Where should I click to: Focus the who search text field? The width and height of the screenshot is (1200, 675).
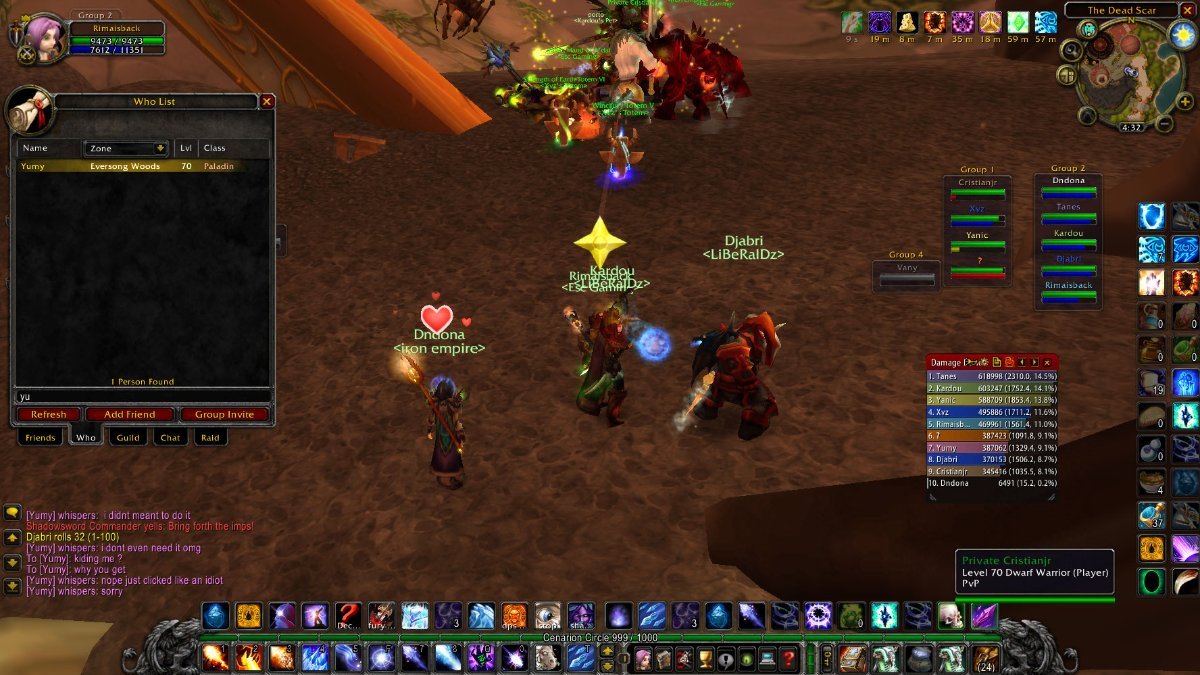[140, 396]
